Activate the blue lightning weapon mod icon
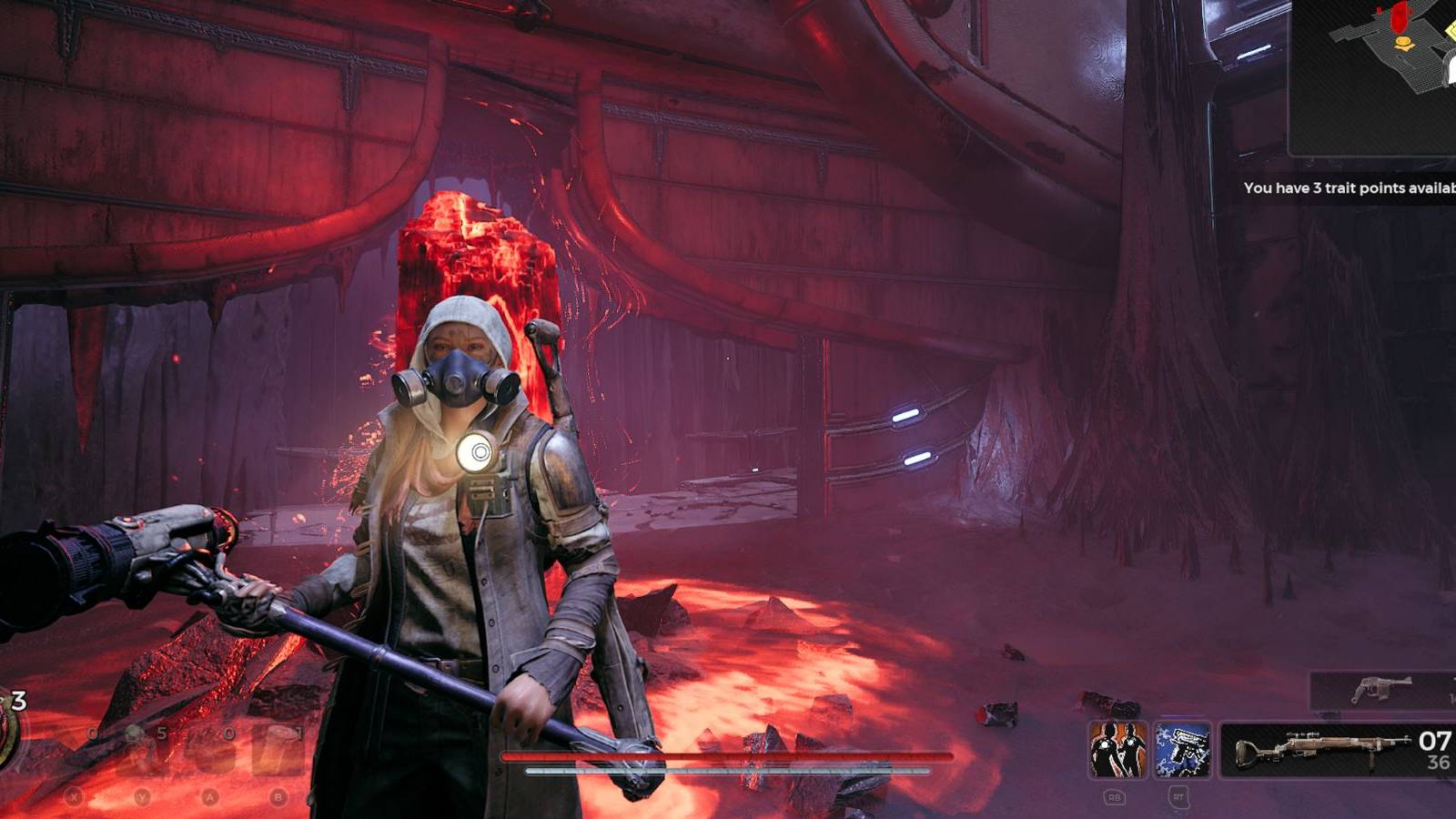Image resolution: width=1456 pixels, height=819 pixels. pos(1182,750)
